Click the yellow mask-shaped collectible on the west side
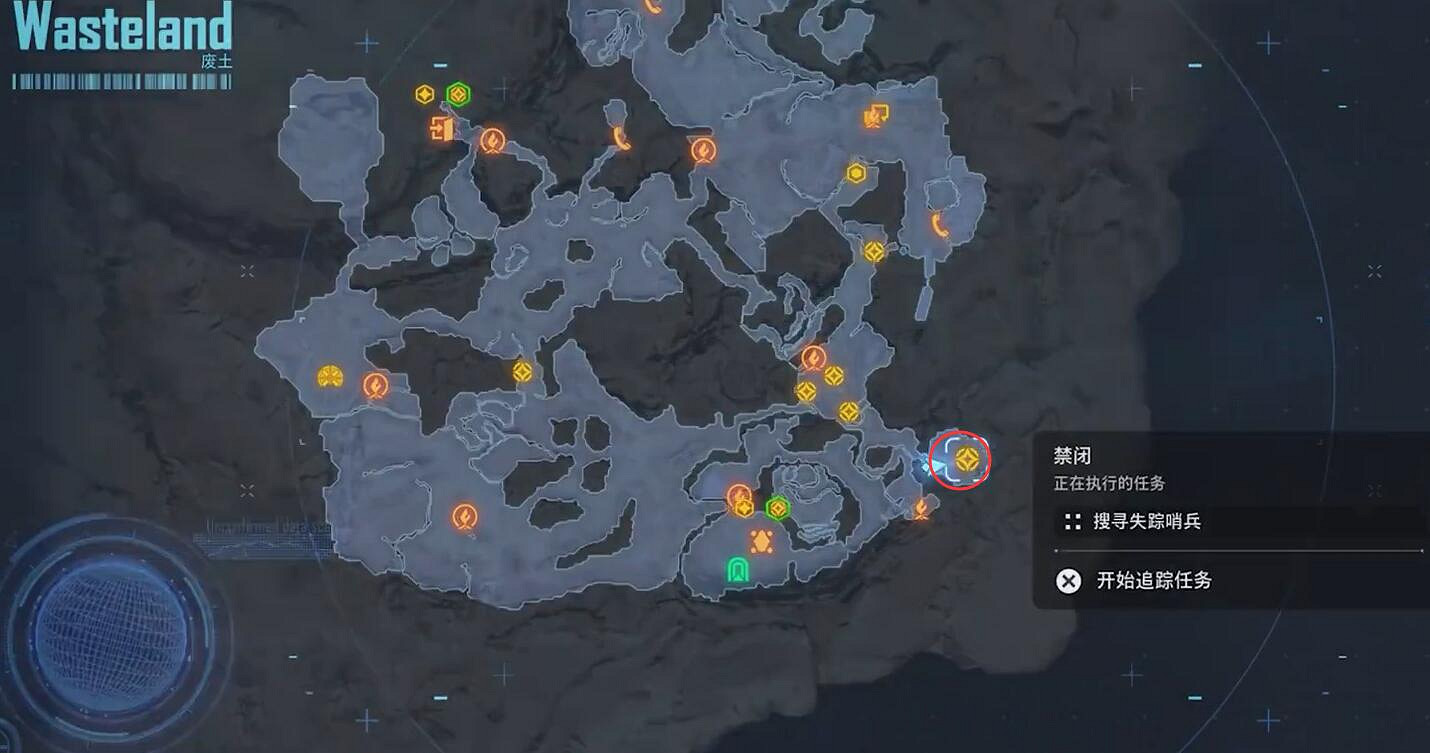 tap(330, 377)
